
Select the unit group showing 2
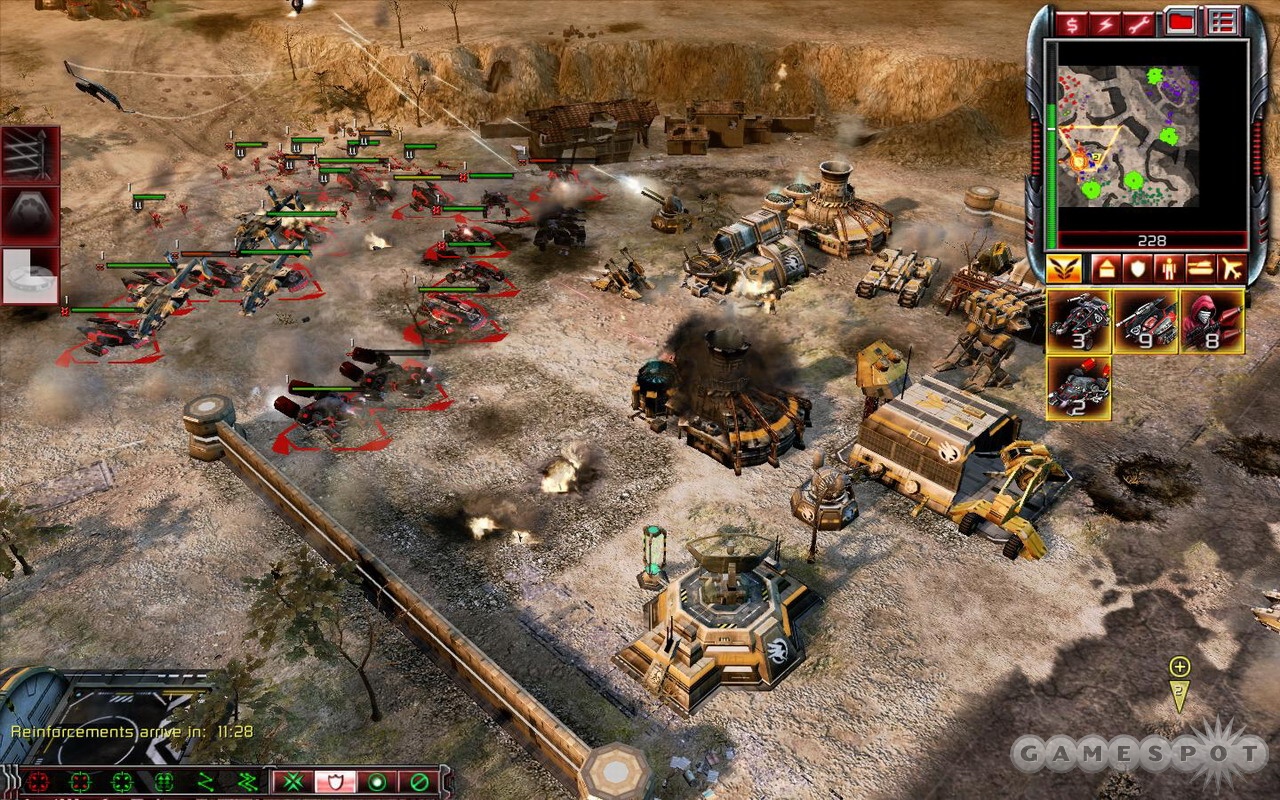(x=1079, y=387)
